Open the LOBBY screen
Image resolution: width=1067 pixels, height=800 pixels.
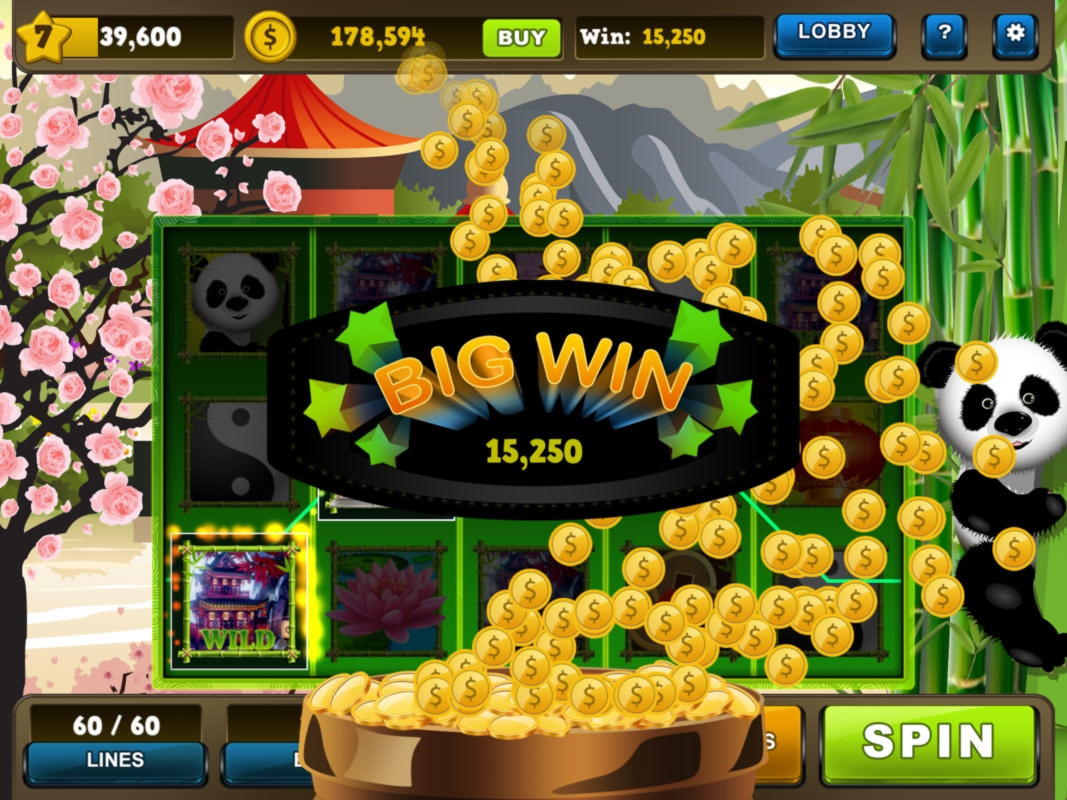pos(833,35)
